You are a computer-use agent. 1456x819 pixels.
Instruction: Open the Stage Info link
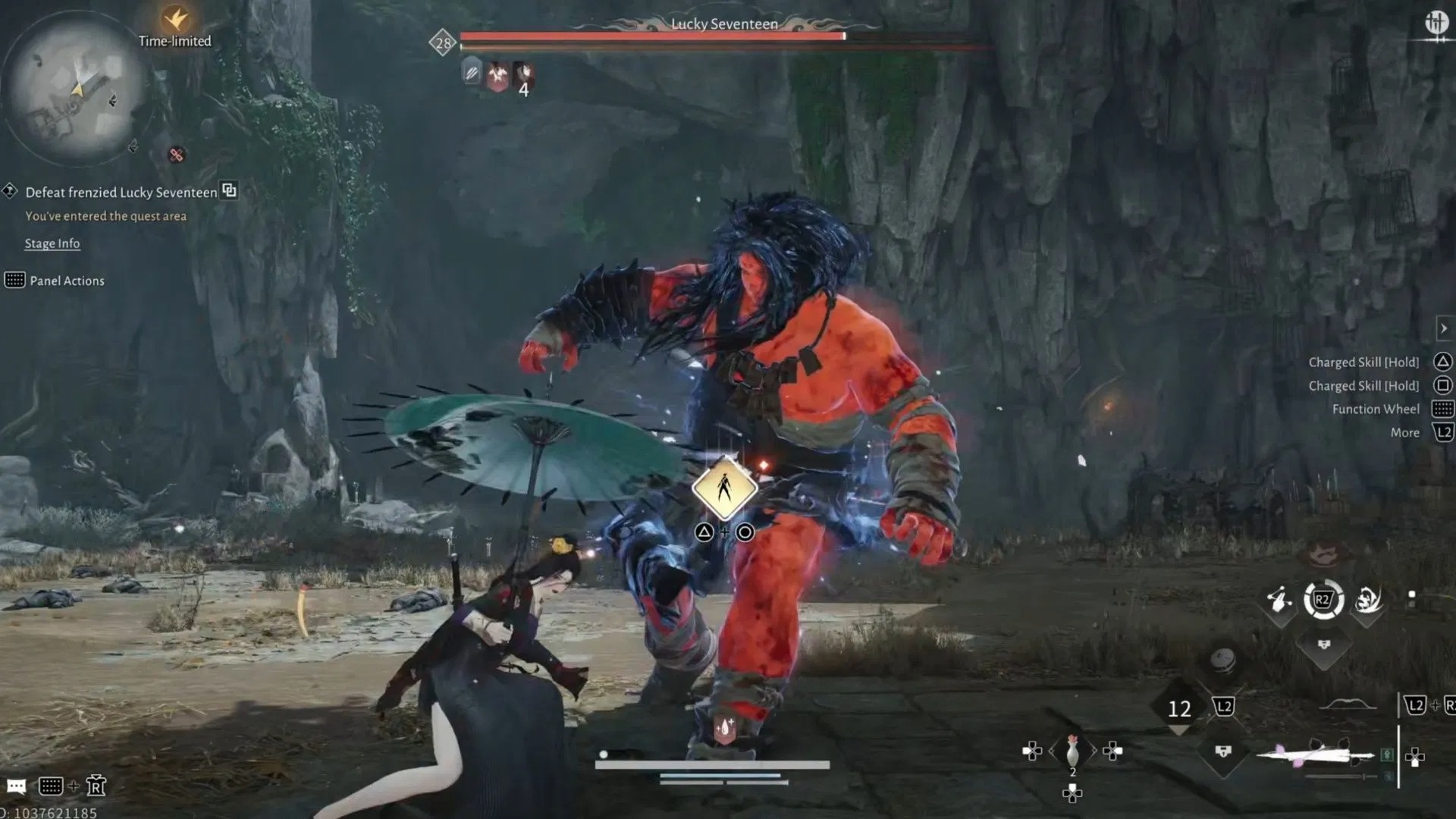pyautogui.click(x=52, y=243)
